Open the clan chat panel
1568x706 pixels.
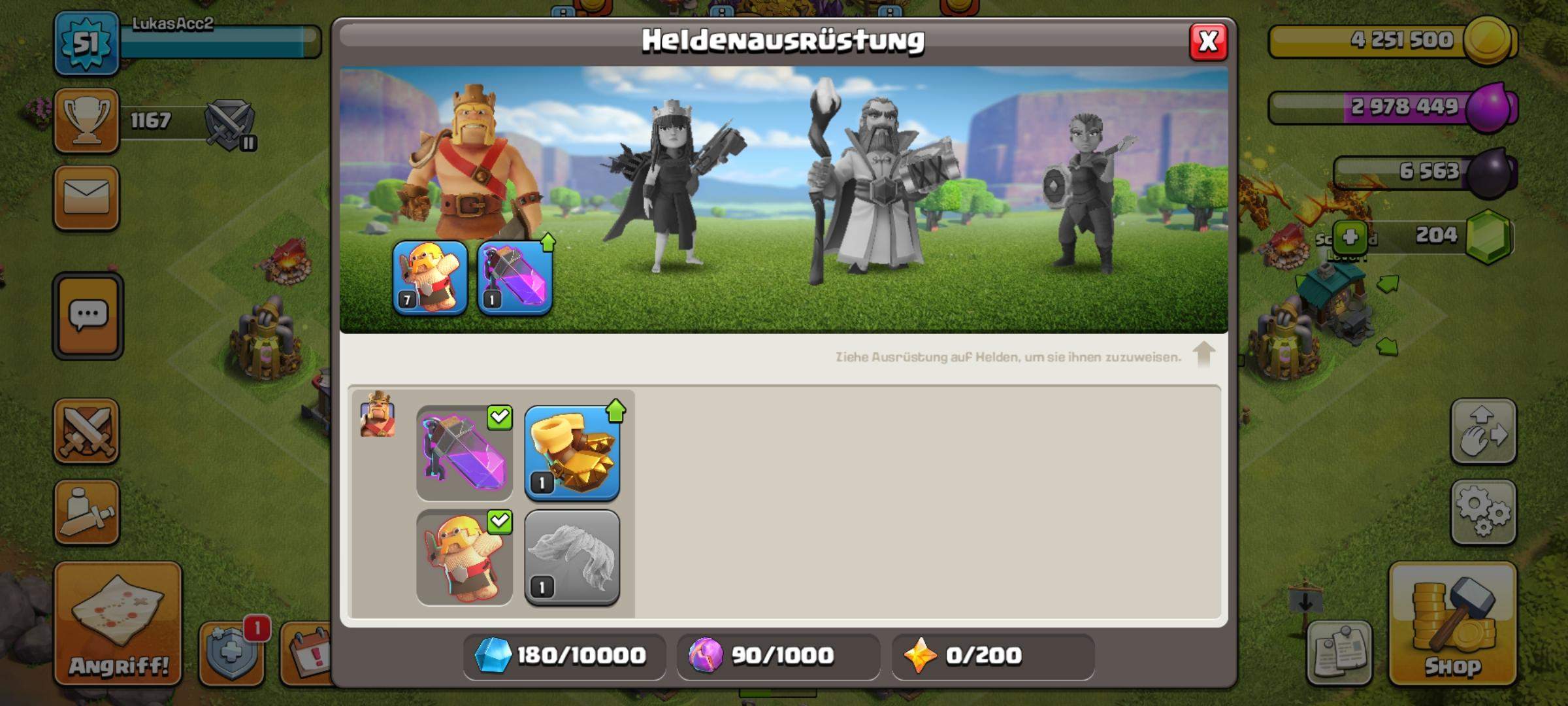tap(87, 314)
